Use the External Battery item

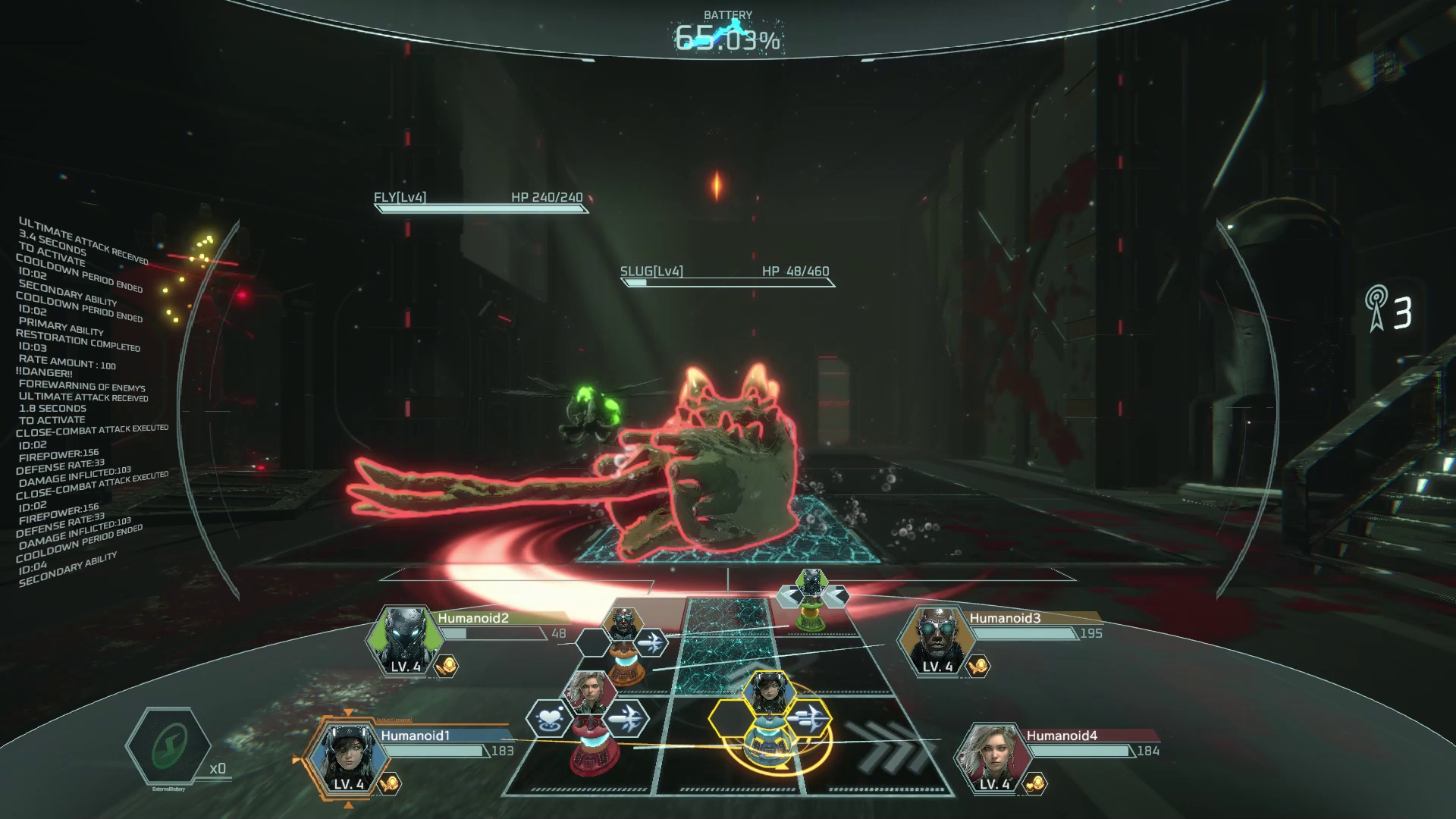click(x=168, y=748)
